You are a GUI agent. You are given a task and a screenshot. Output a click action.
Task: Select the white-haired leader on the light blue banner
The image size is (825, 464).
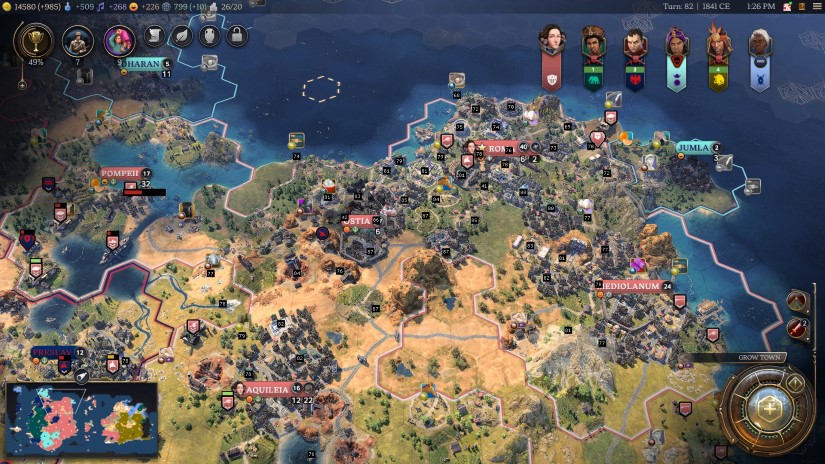759,42
